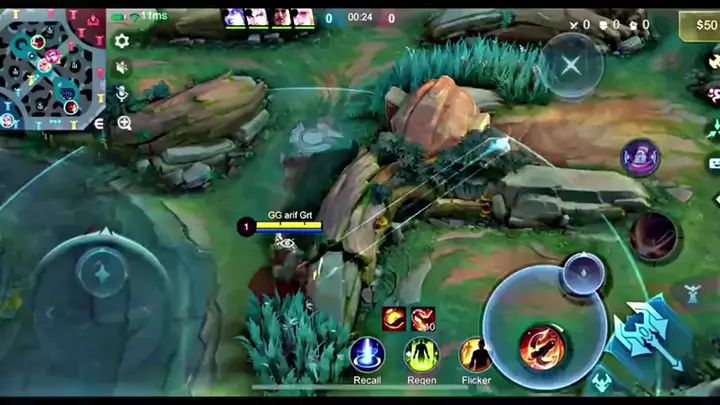Use the Regen ability
The height and width of the screenshot is (405, 720).
point(421,355)
